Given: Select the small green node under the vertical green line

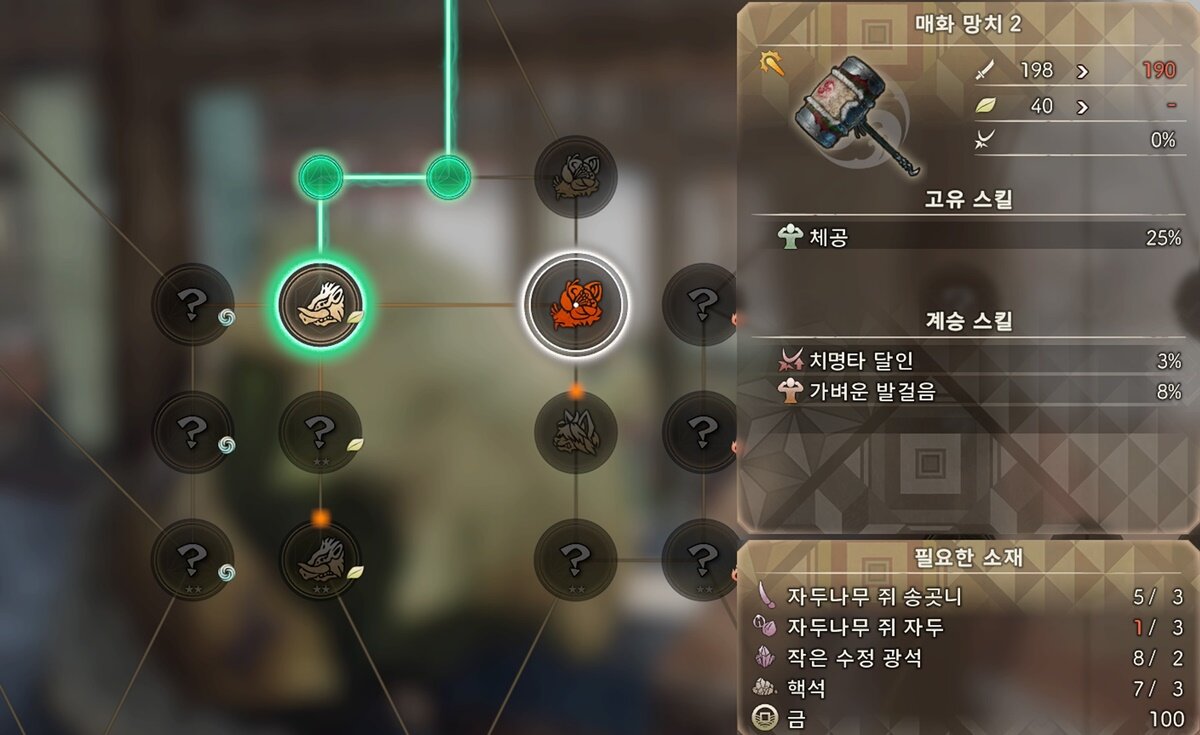Looking at the screenshot, I should [448, 177].
